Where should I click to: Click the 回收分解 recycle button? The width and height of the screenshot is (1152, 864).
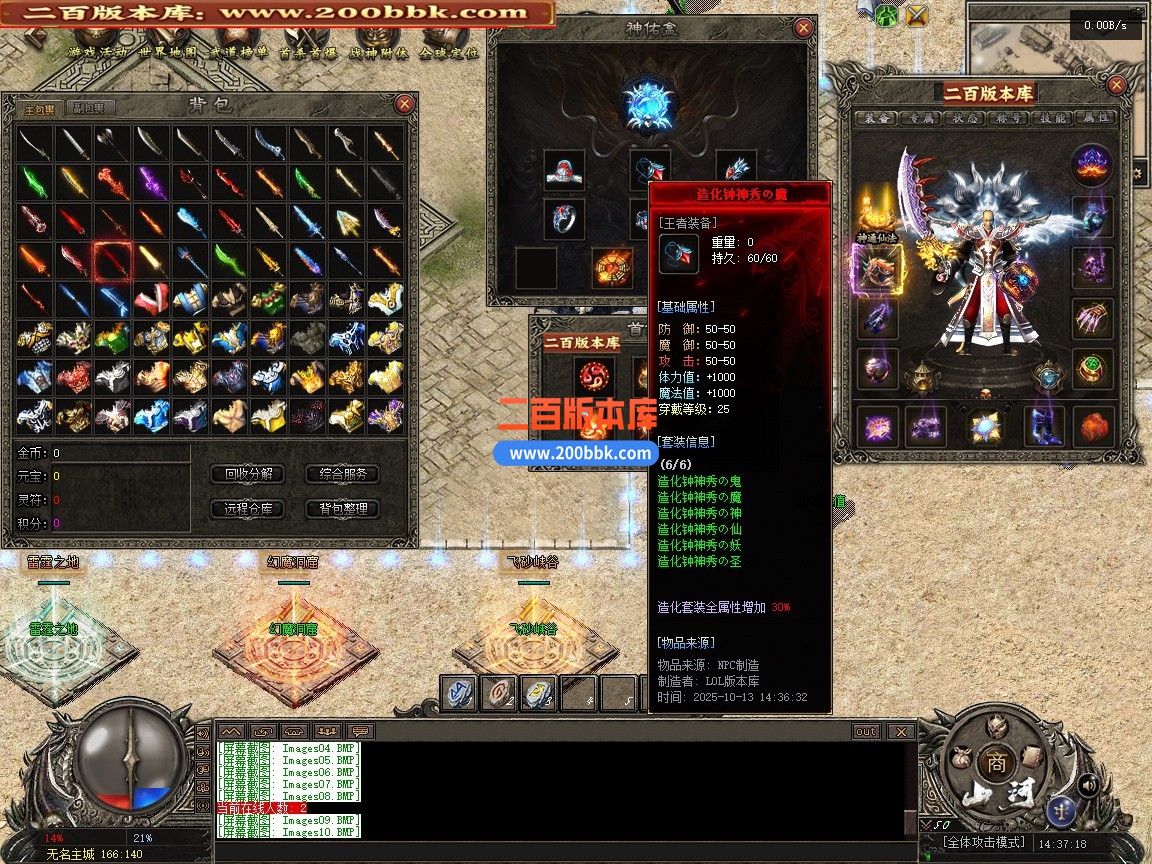pos(248,474)
